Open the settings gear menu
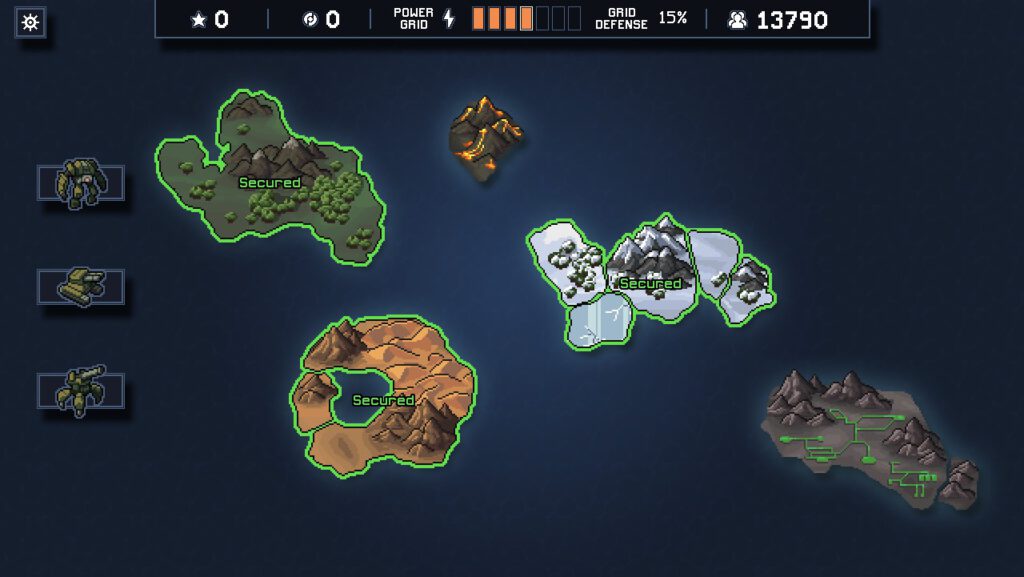The width and height of the screenshot is (1024, 577). (x=30, y=22)
